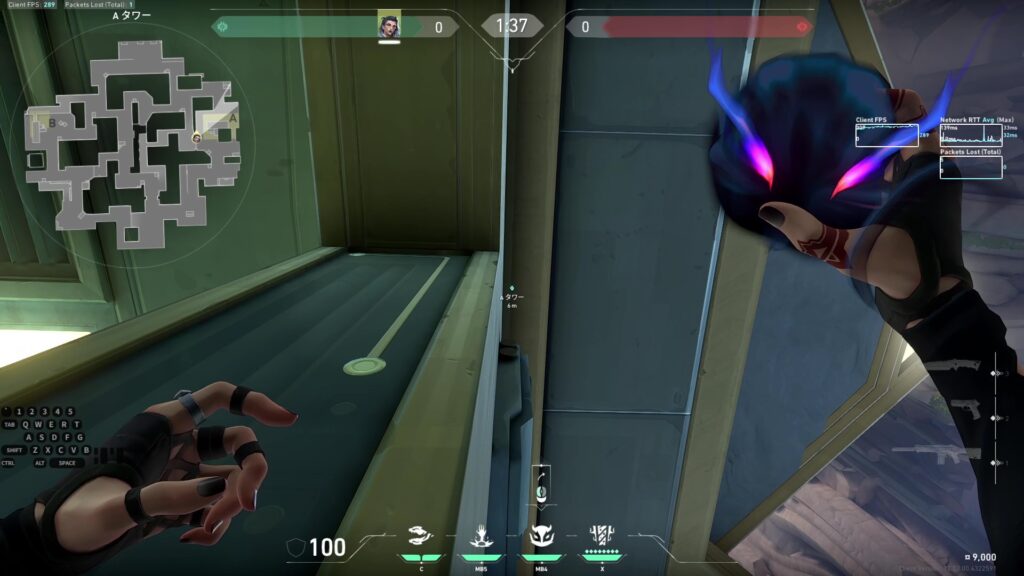Screen dimensions: 1024x576
Task: Activate the Prowler ability icon labeled C
Action: (x=421, y=536)
